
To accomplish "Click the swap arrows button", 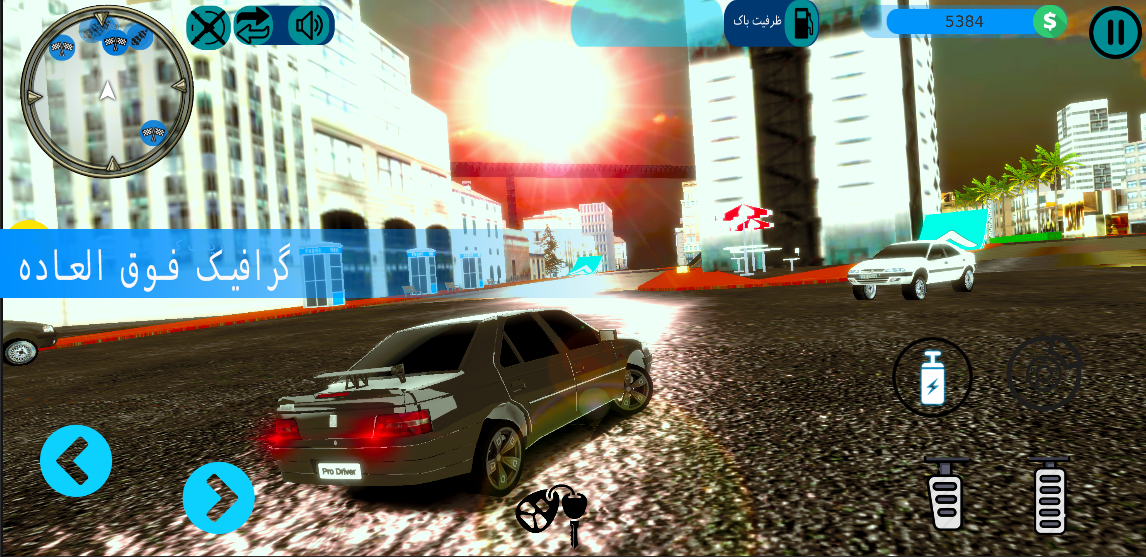I will point(254,26).
